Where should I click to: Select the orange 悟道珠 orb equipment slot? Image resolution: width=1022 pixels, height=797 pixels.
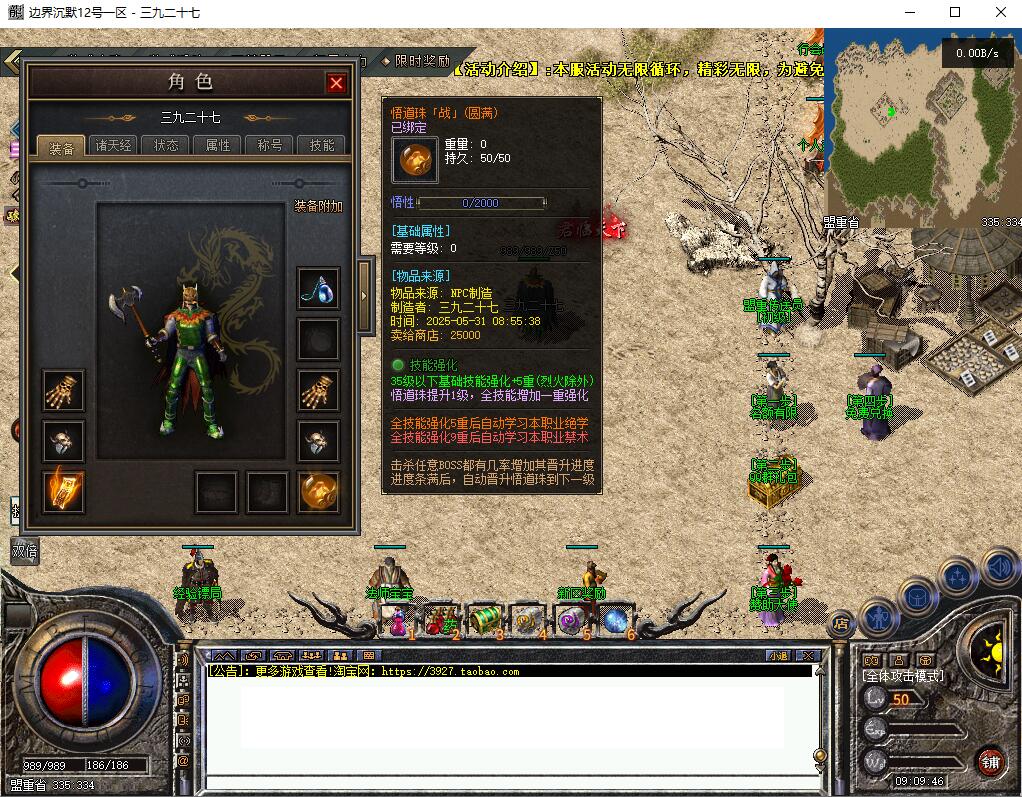click(318, 491)
